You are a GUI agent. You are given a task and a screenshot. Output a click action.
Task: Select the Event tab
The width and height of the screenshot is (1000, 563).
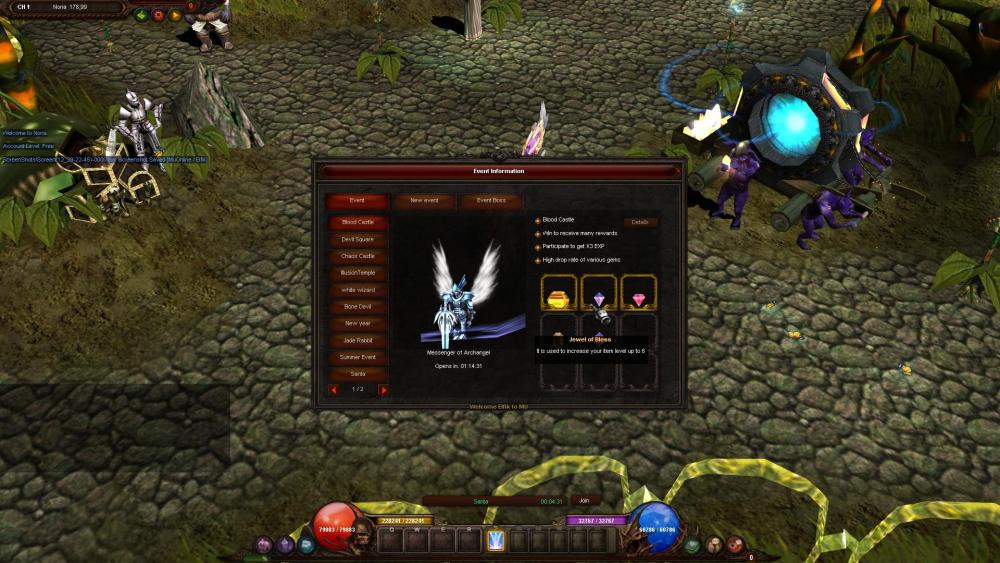pyautogui.click(x=357, y=201)
